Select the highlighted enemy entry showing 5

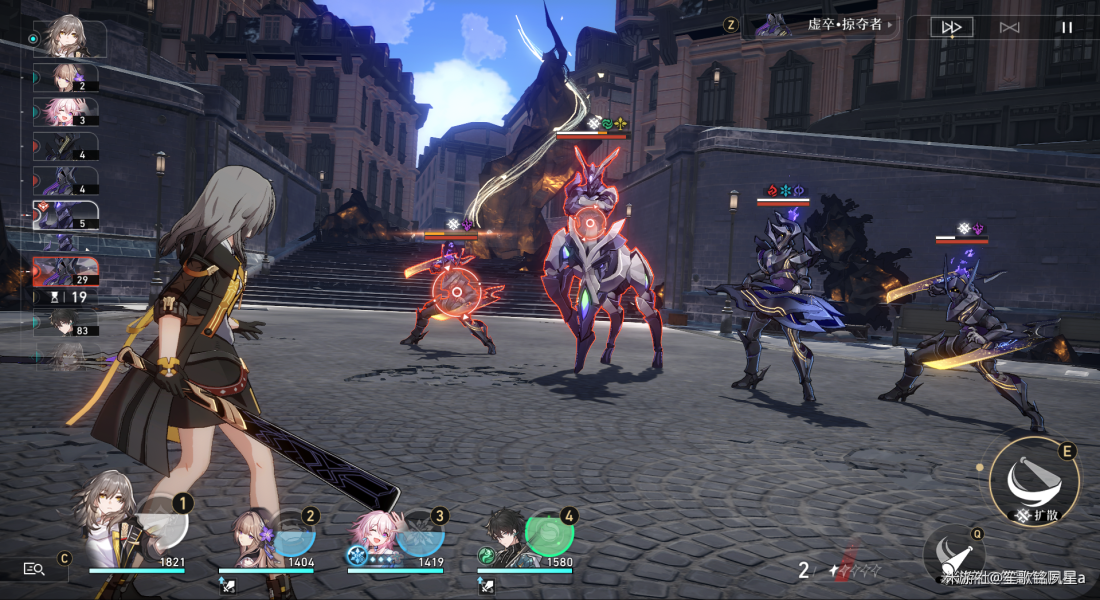coord(66,215)
